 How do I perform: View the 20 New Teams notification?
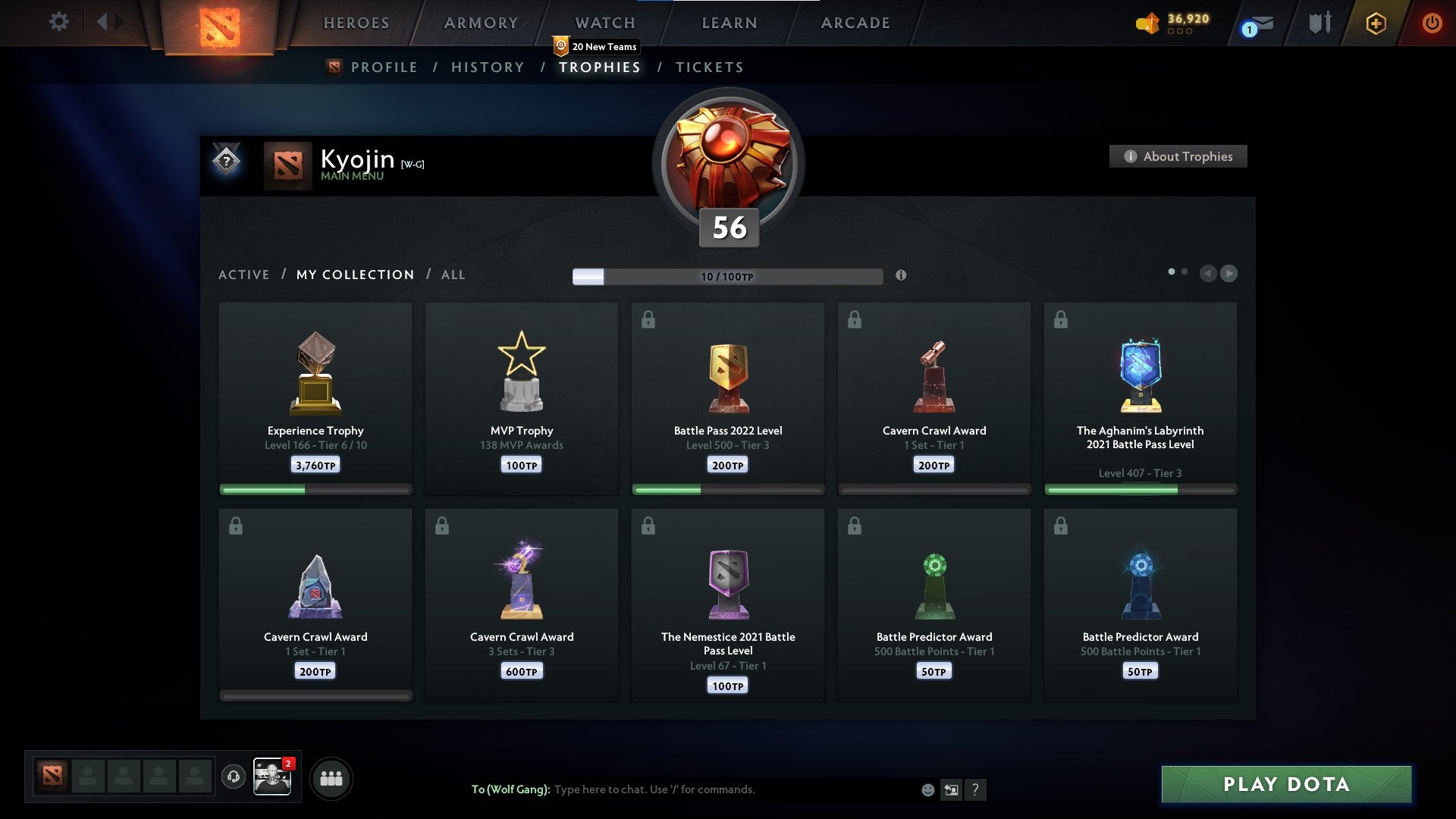tap(598, 46)
